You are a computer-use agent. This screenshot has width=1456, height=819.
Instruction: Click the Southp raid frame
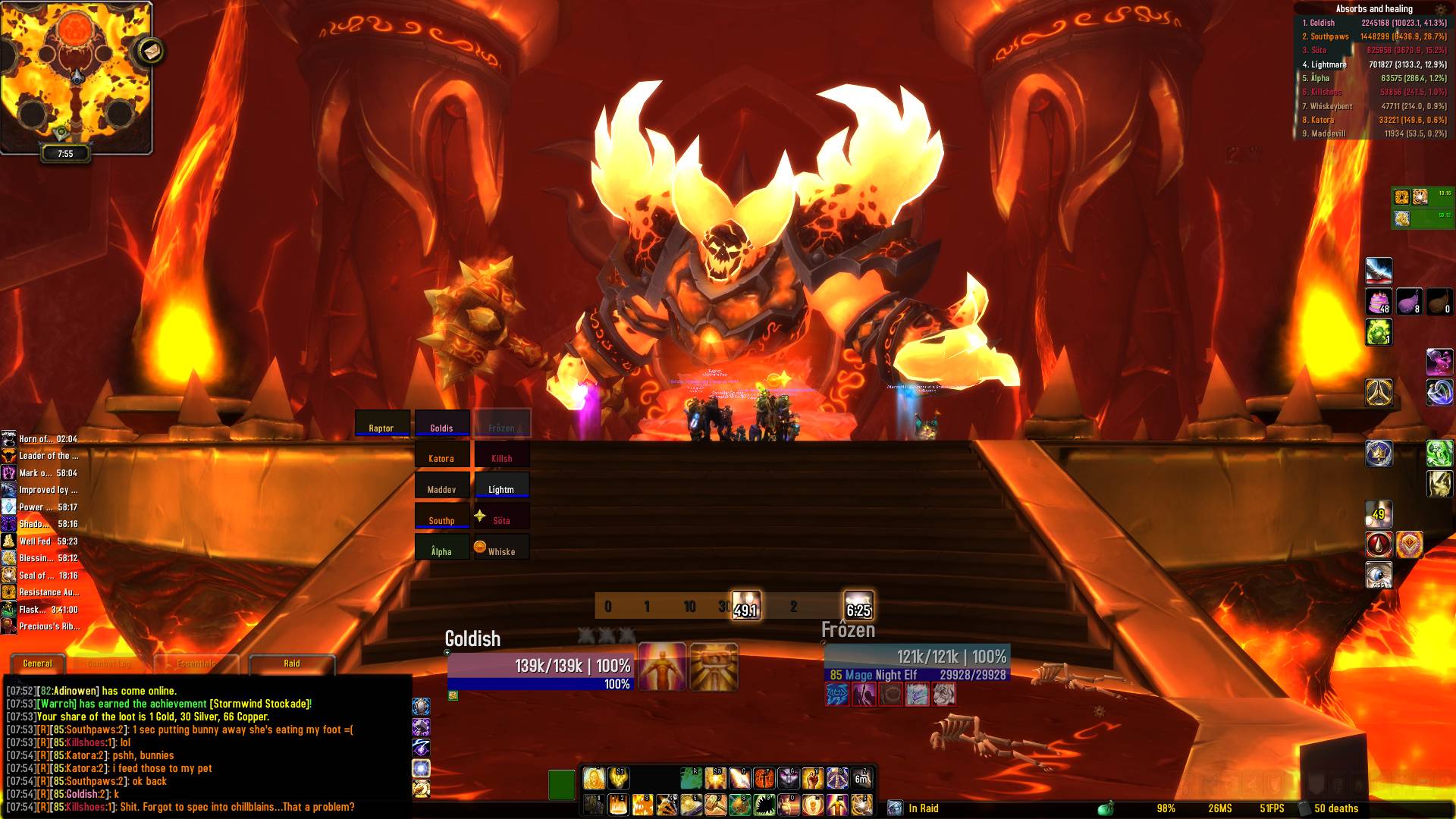[x=441, y=516]
